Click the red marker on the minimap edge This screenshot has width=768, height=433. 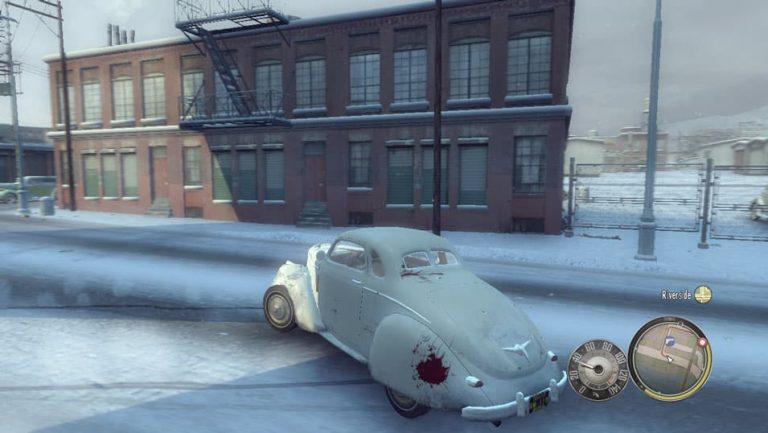coord(701,342)
